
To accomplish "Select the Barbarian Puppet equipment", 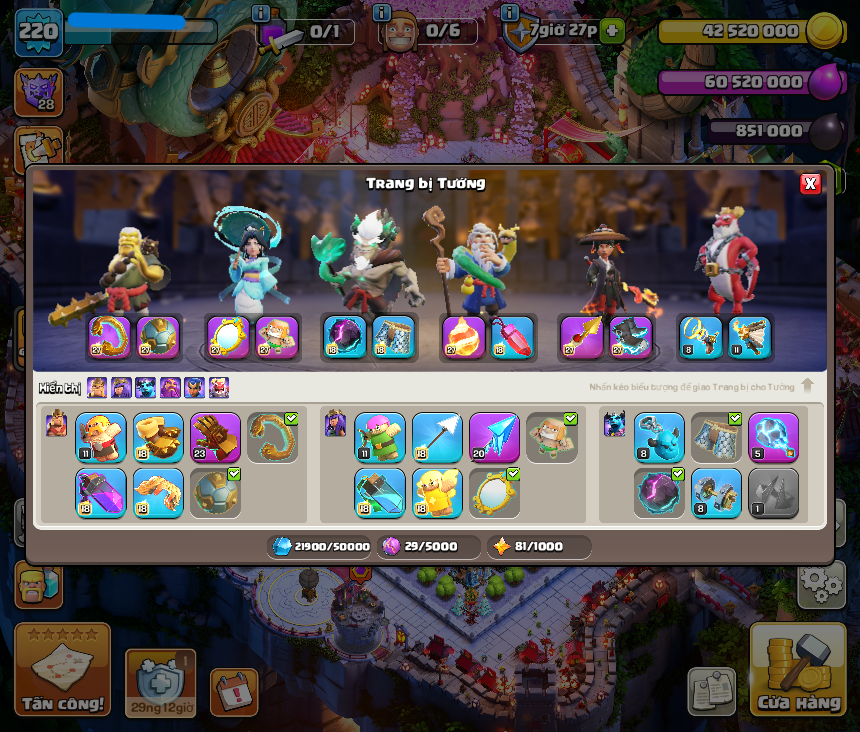I will 101,438.
